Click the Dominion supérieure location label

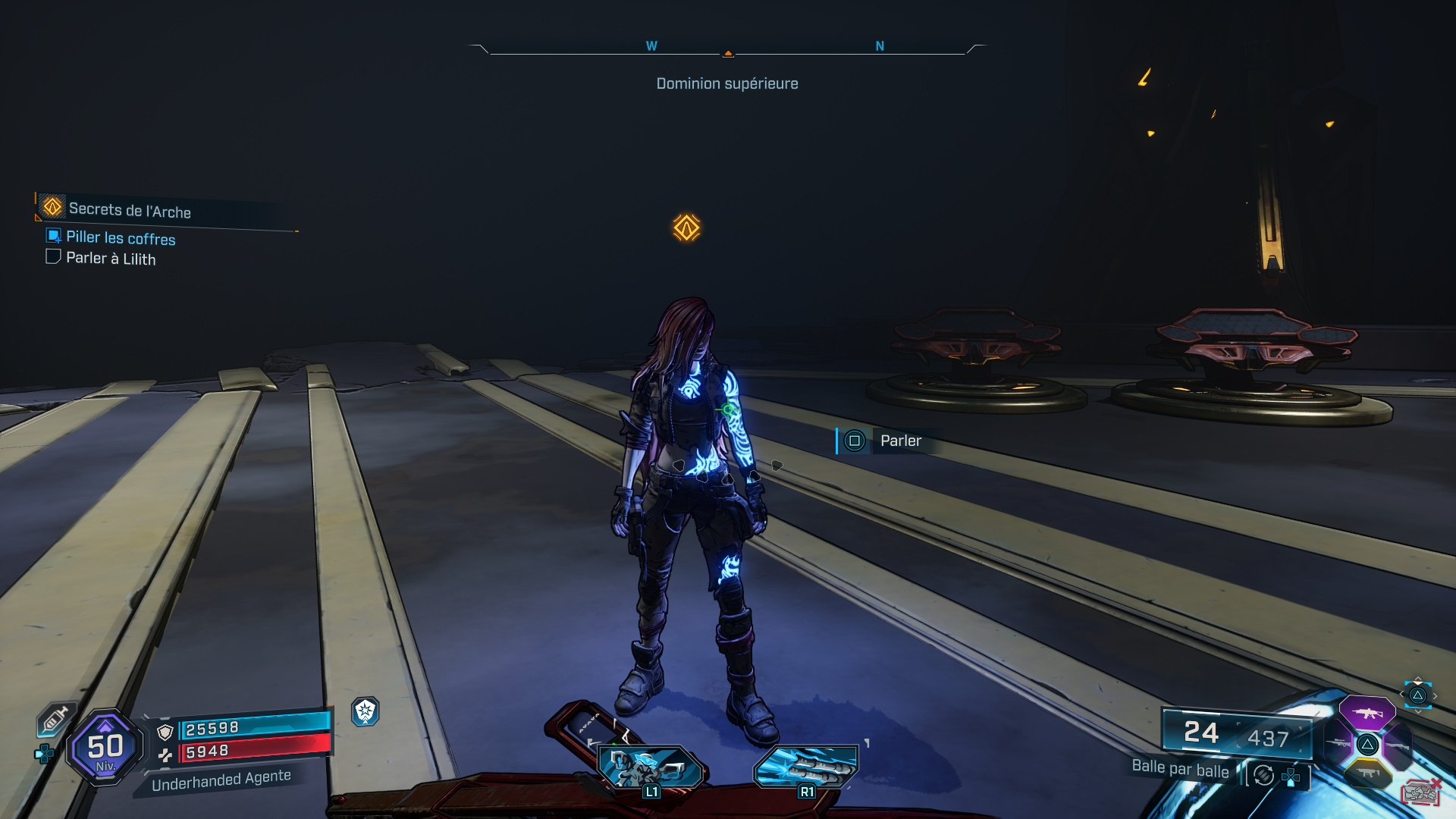726,83
